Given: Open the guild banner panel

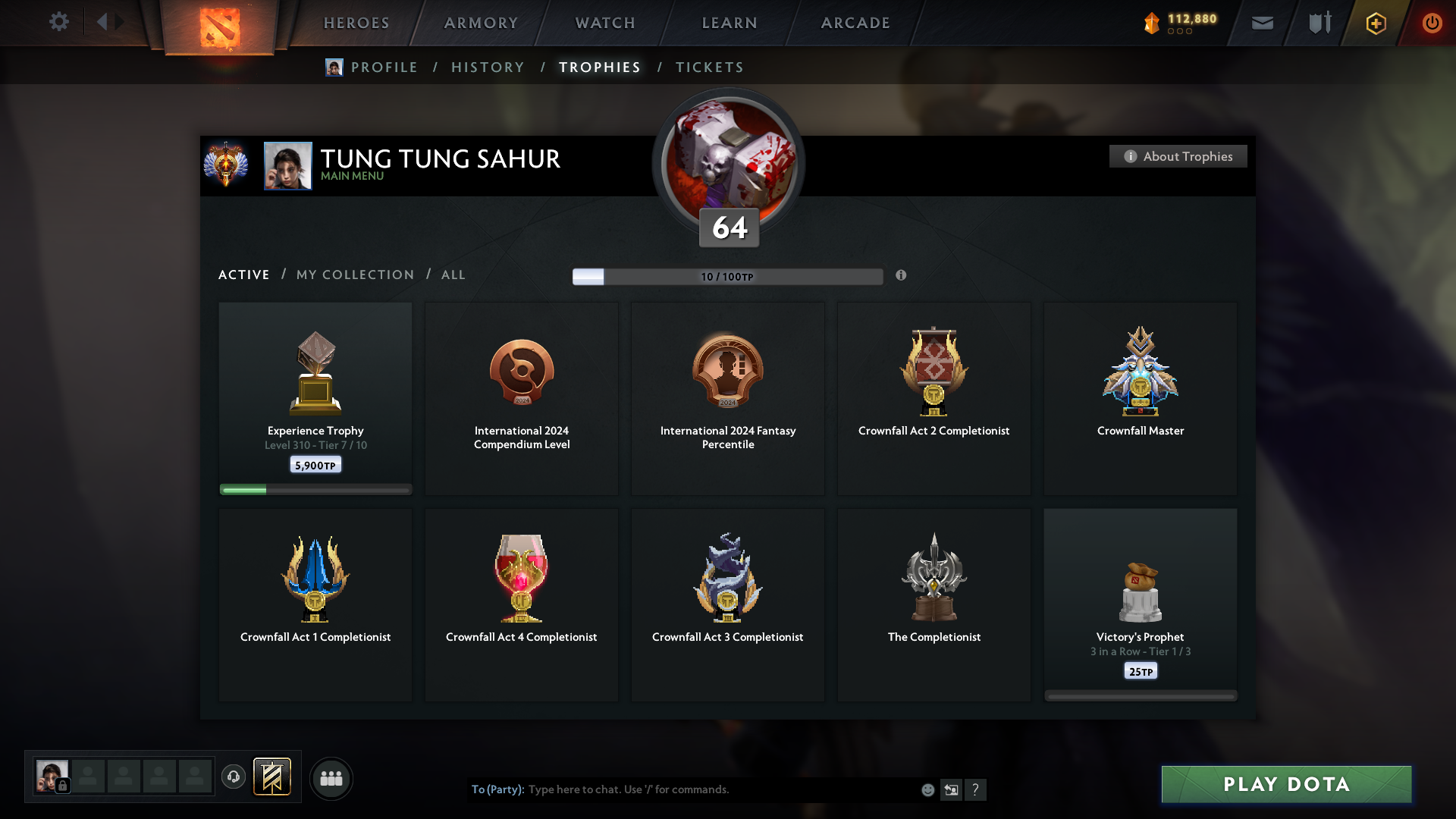Looking at the screenshot, I should 273,777.
